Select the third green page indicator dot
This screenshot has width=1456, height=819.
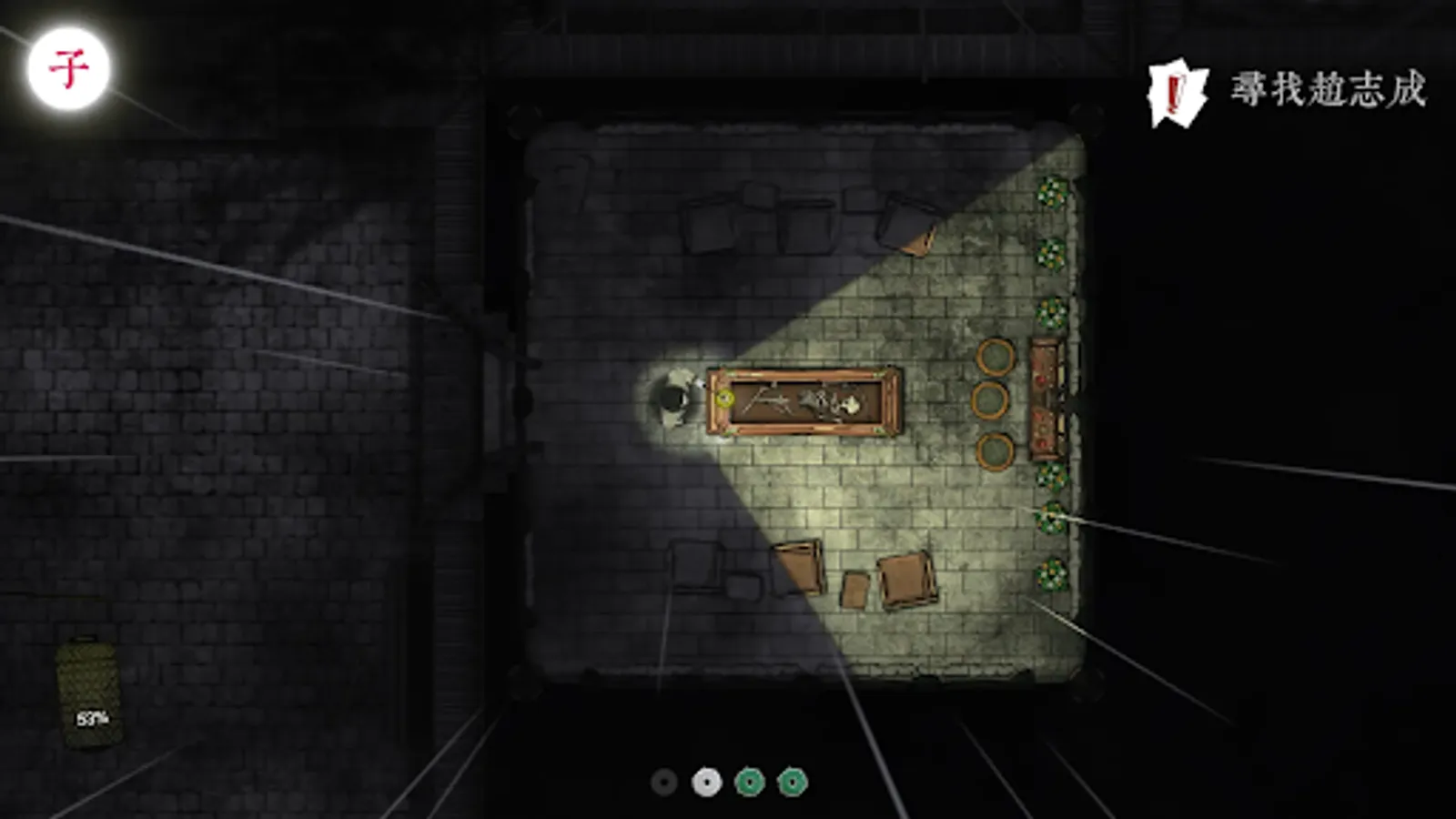coord(747,781)
